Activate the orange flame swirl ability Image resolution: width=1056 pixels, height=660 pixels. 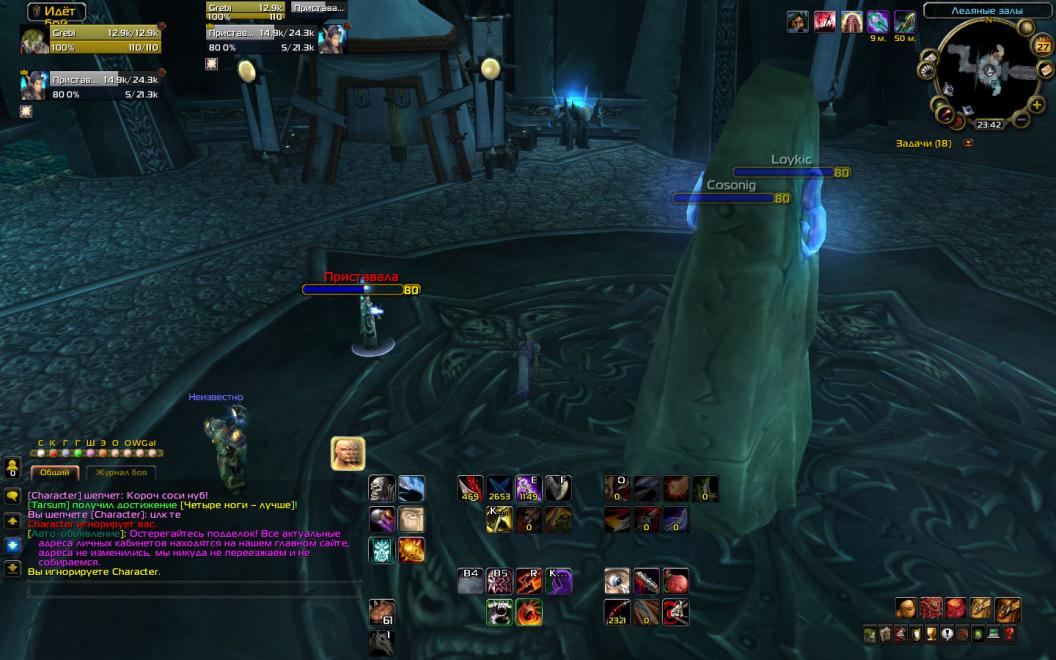tap(529, 612)
